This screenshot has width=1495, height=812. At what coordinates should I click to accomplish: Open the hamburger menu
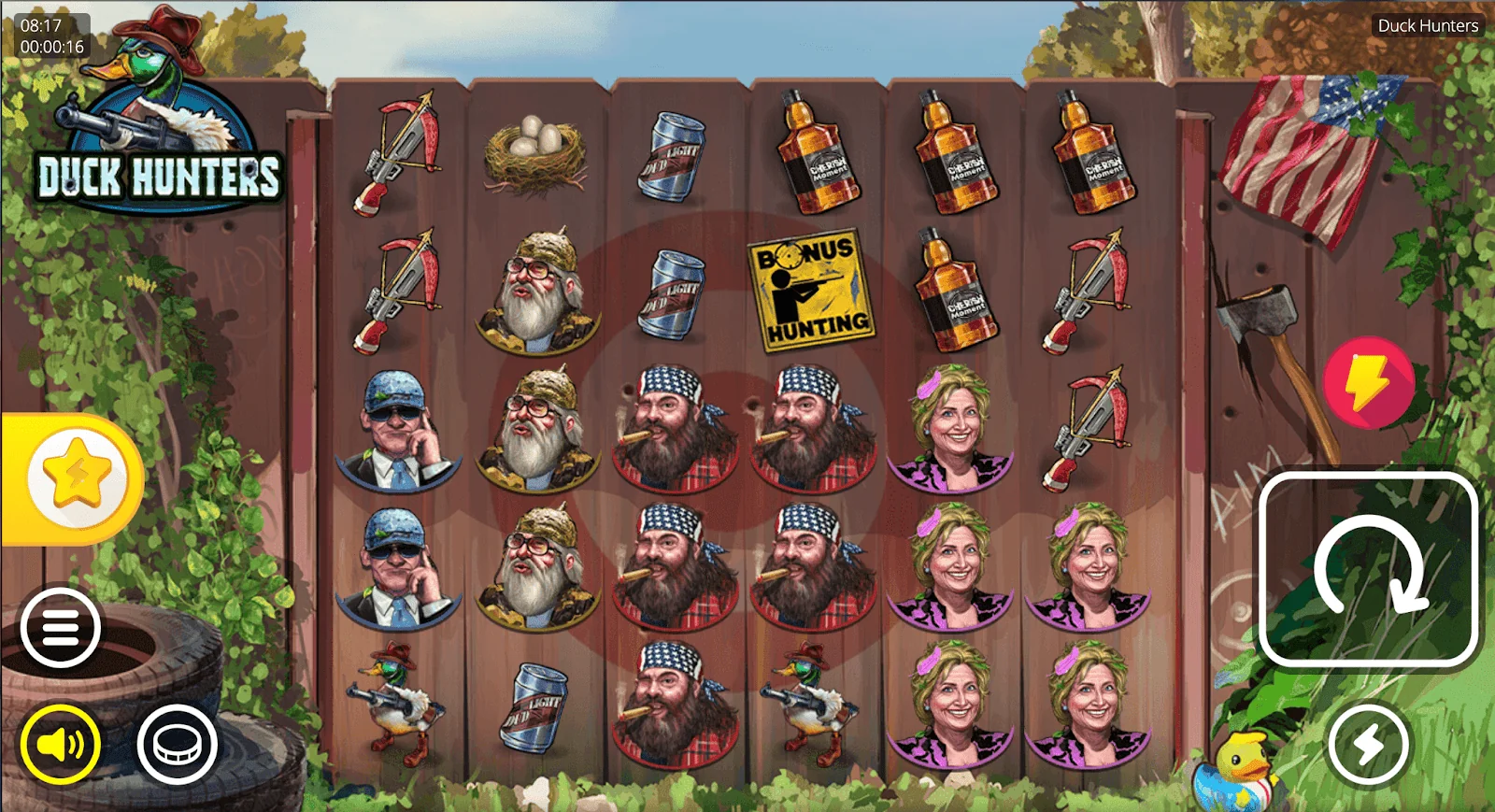[x=61, y=627]
